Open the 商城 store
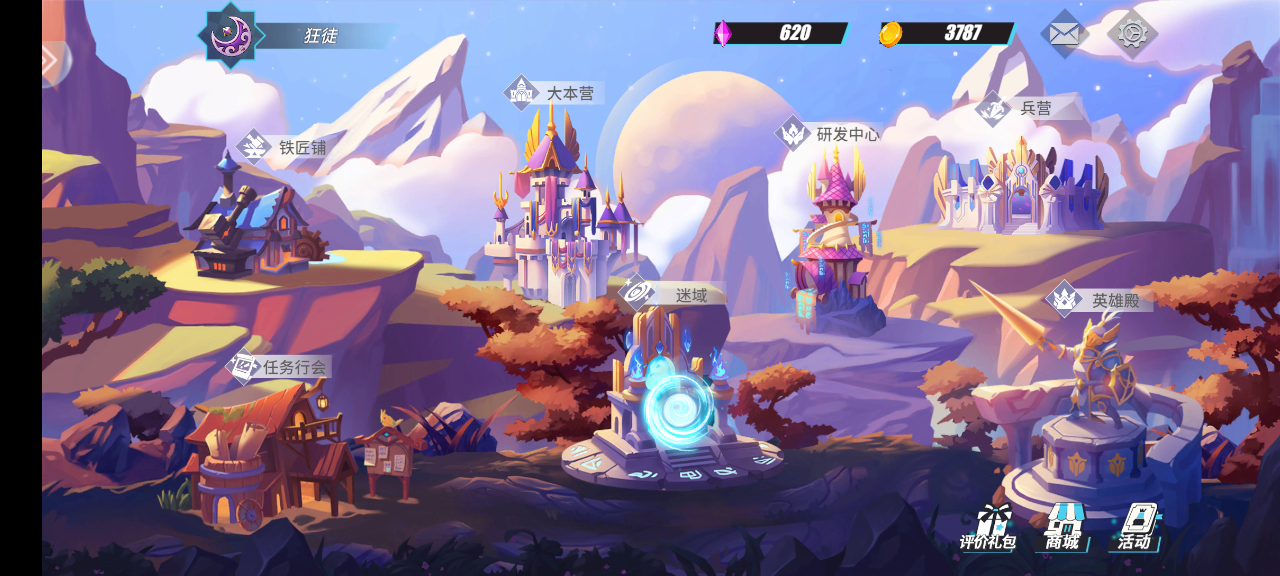The height and width of the screenshot is (576, 1280). 1063,527
